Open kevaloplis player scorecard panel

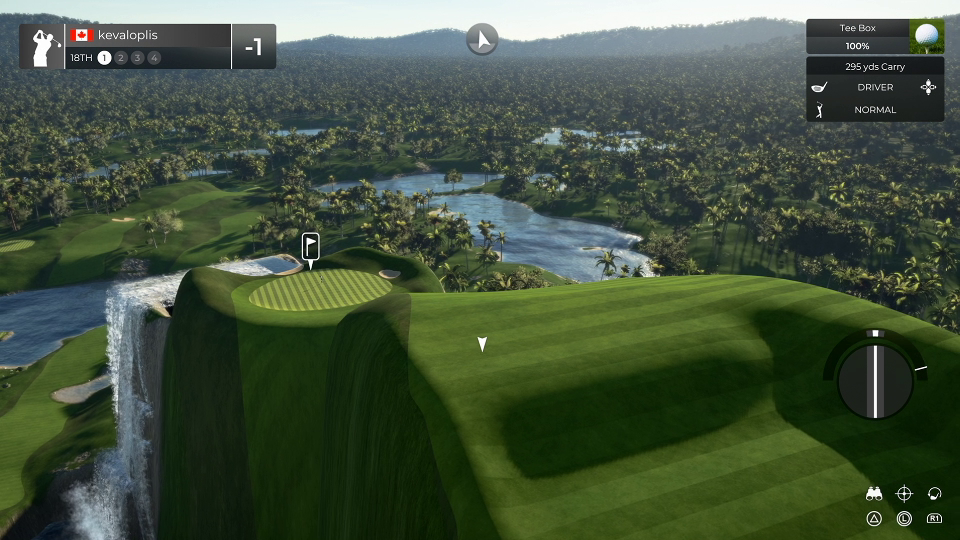(150, 46)
